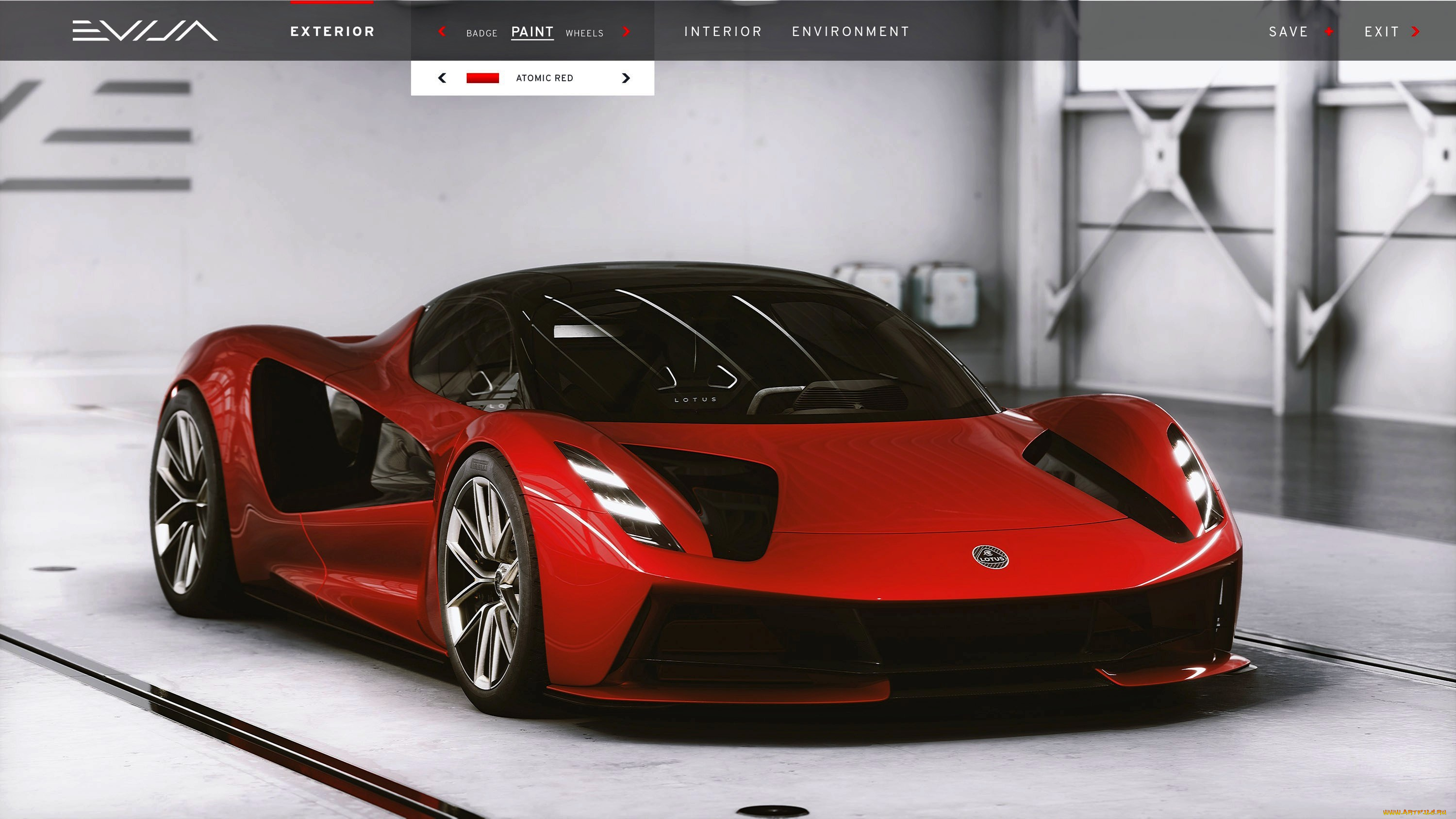Select the BADGE customization category
1456x819 pixels.
481,33
